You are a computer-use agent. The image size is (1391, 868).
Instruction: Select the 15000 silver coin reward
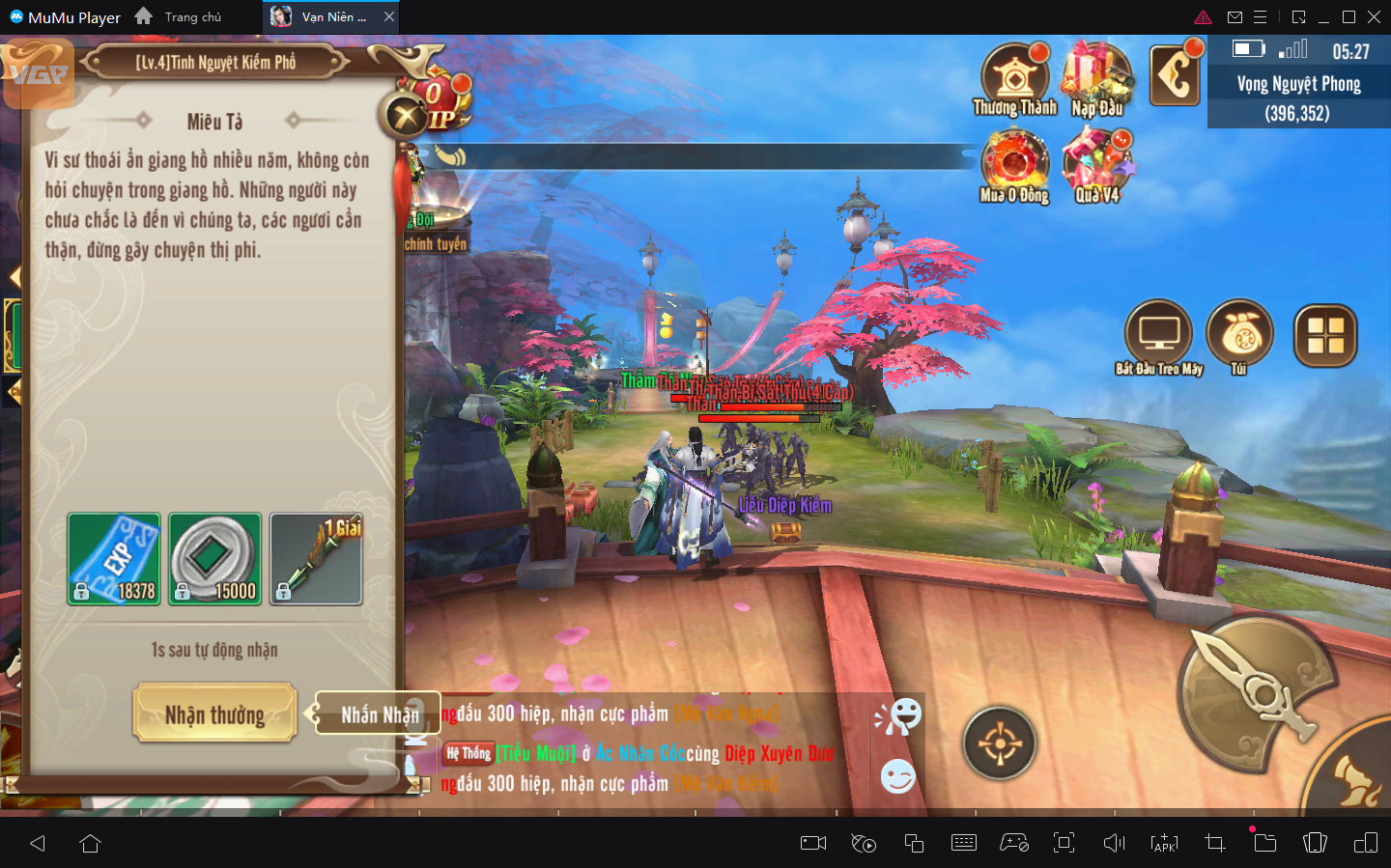point(215,559)
